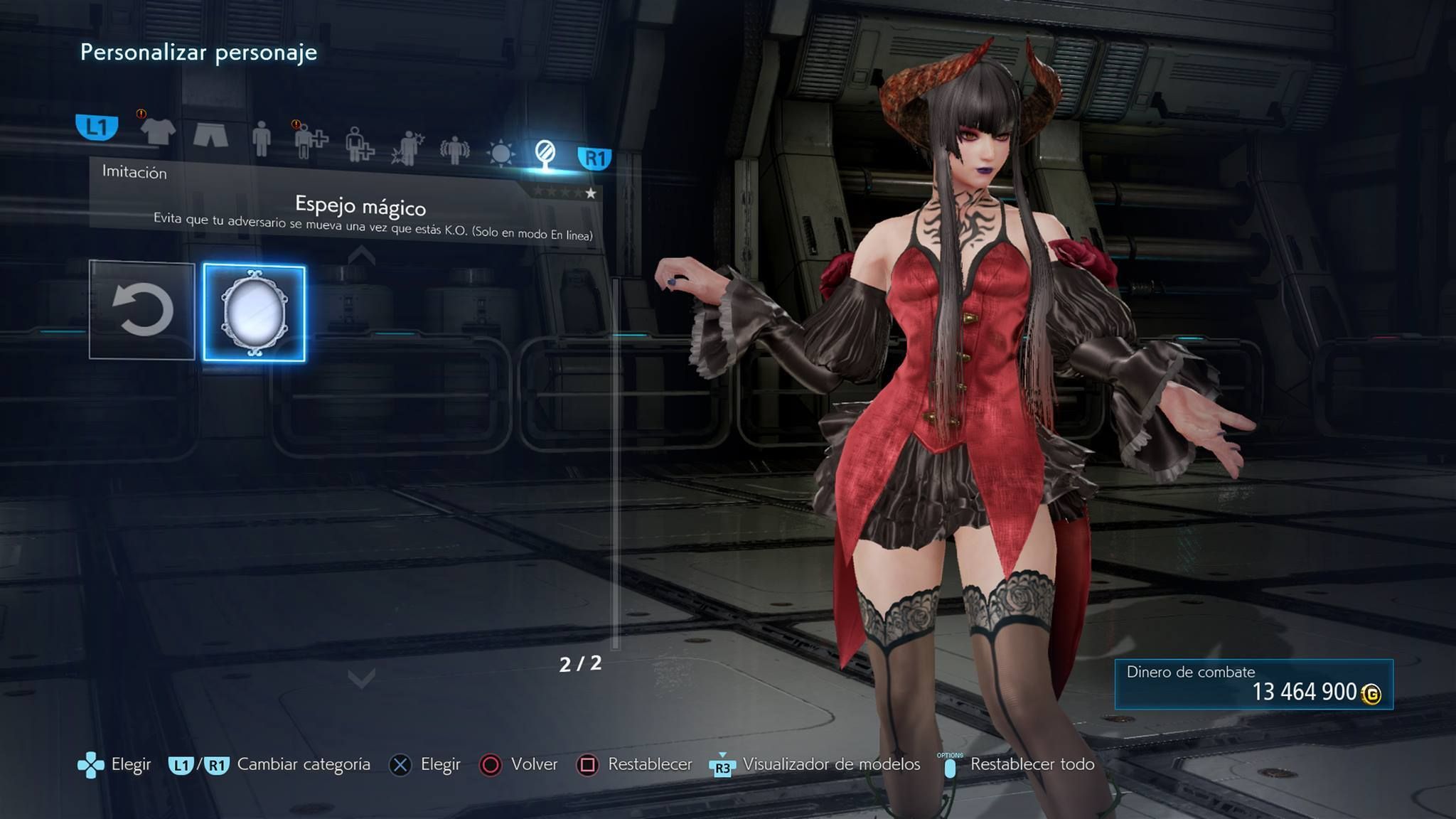The width and height of the screenshot is (1456, 819).
Task: Open the Visualizador de modelos viewer
Action: point(815,764)
